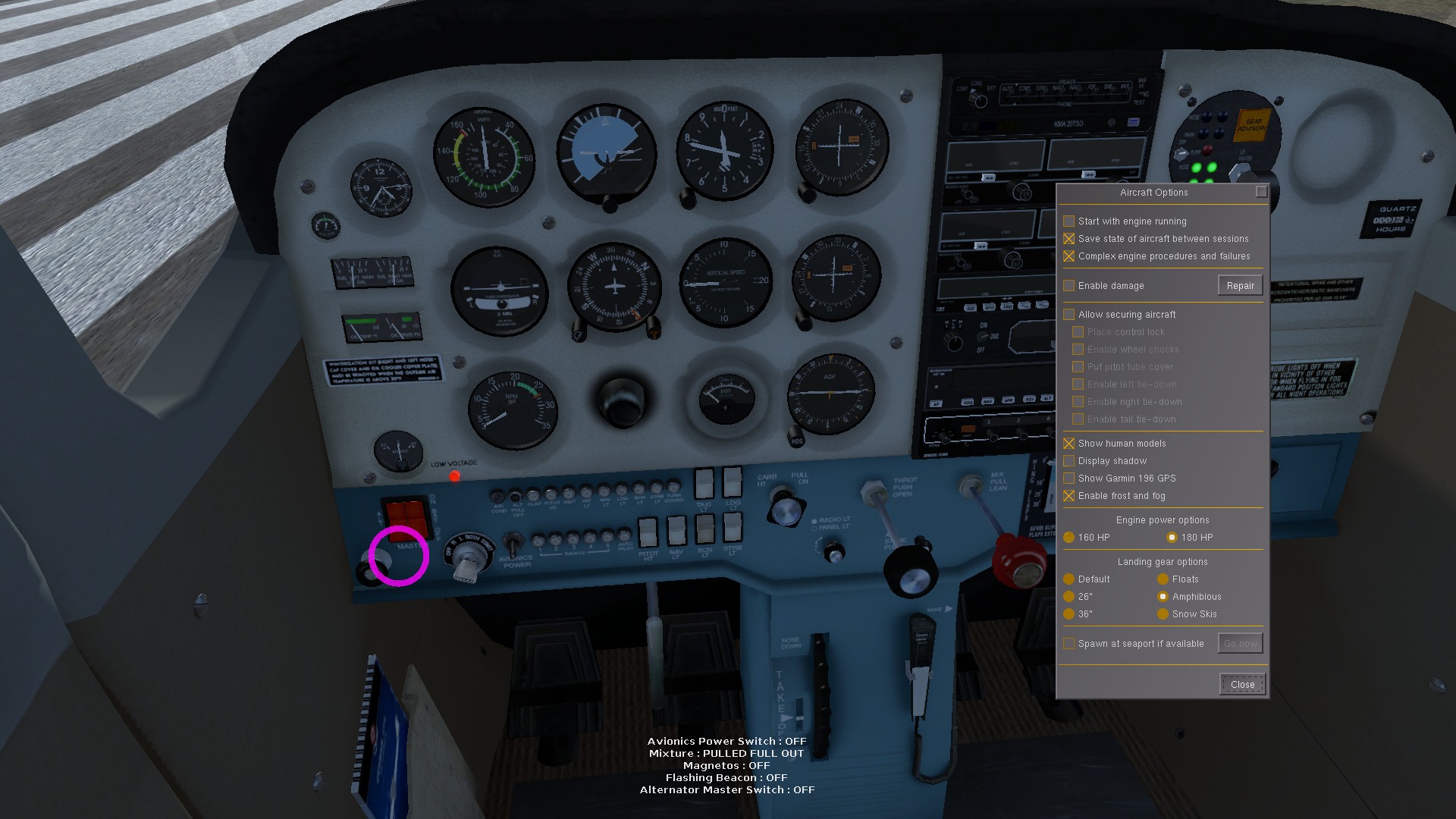Check the Enable damage option
The height and width of the screenshot is (819, 1456).
(1069, 285)
